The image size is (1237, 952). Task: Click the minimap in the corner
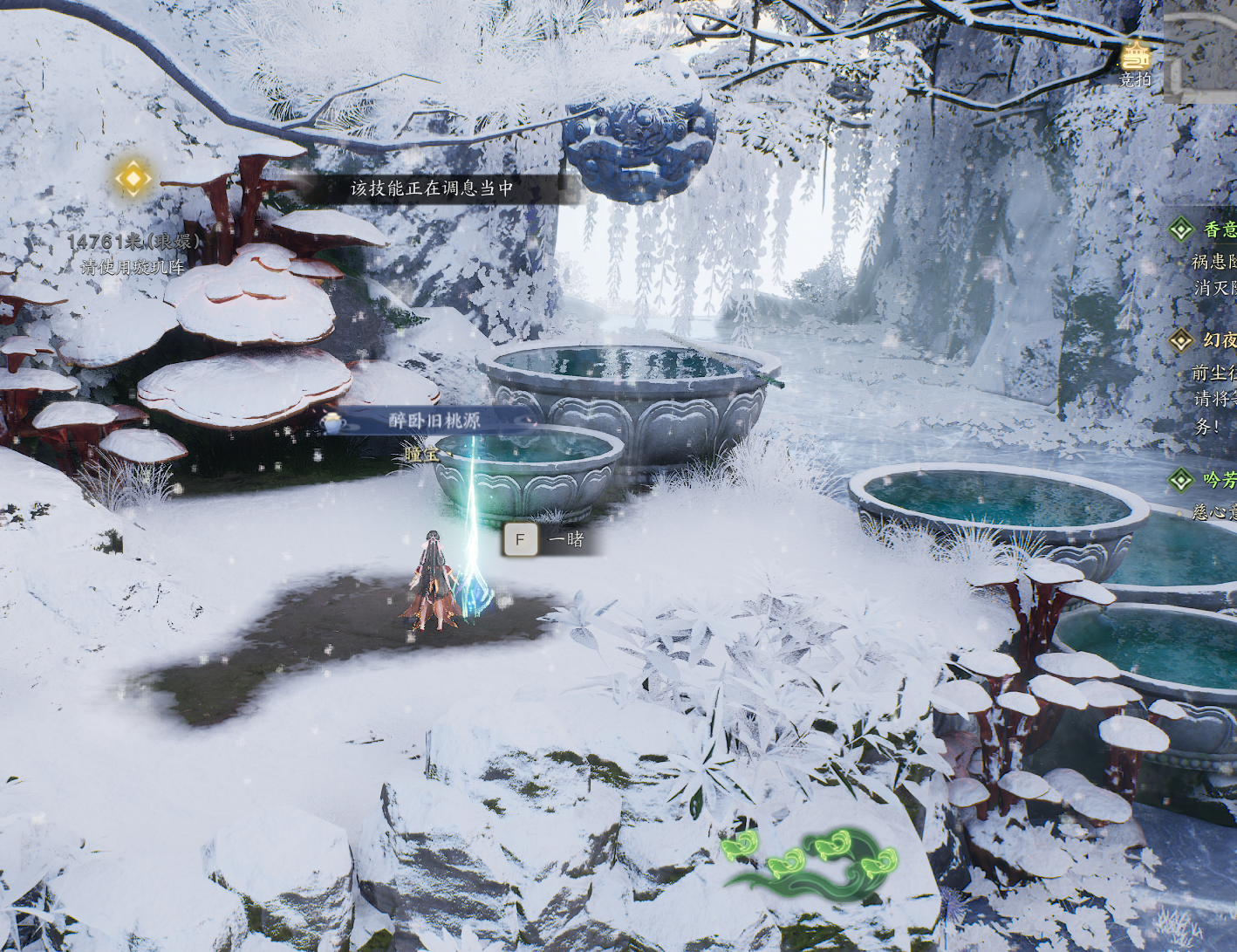pos(1202,52)
